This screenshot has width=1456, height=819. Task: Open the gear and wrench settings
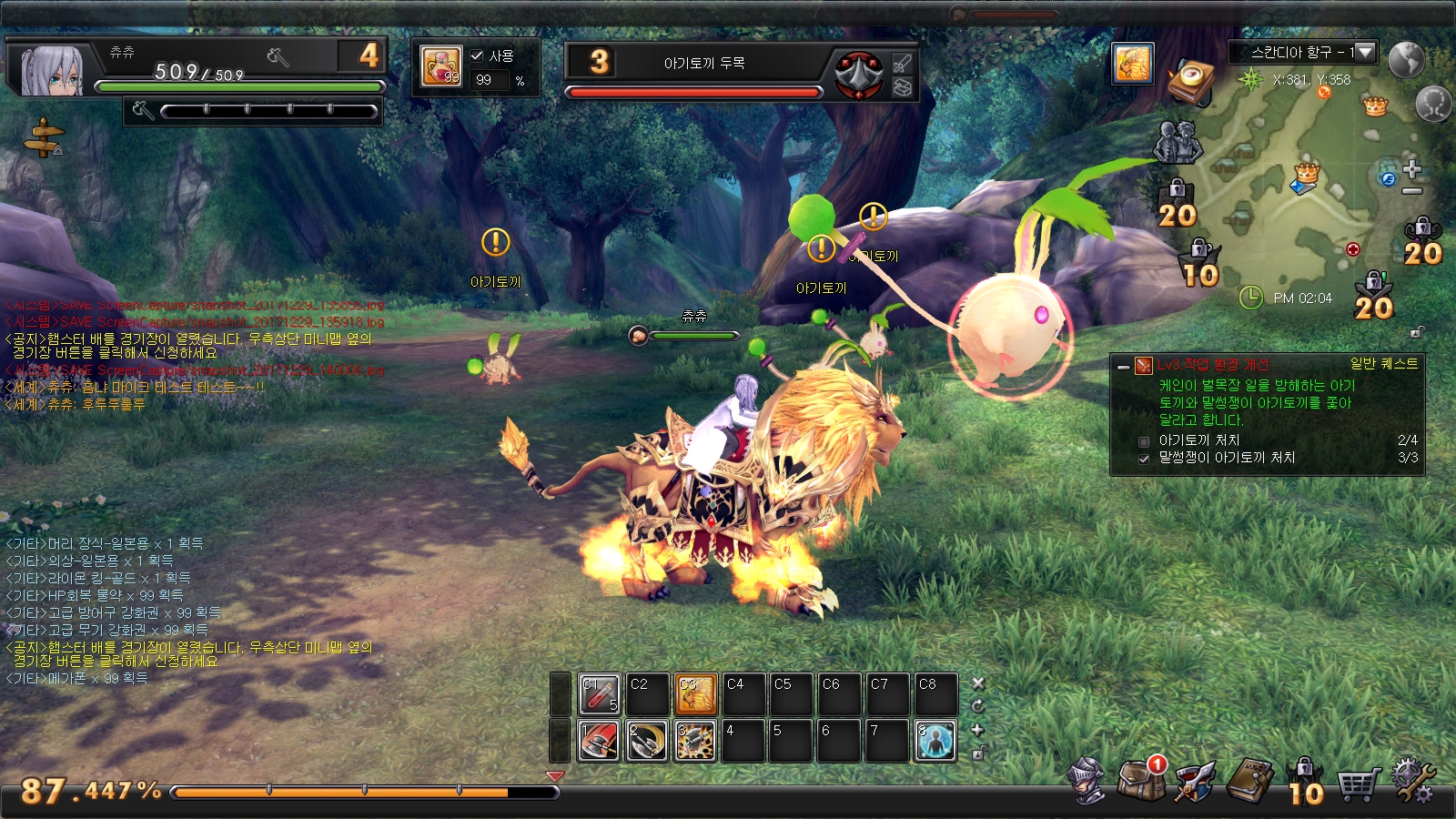pos(1412,781)
